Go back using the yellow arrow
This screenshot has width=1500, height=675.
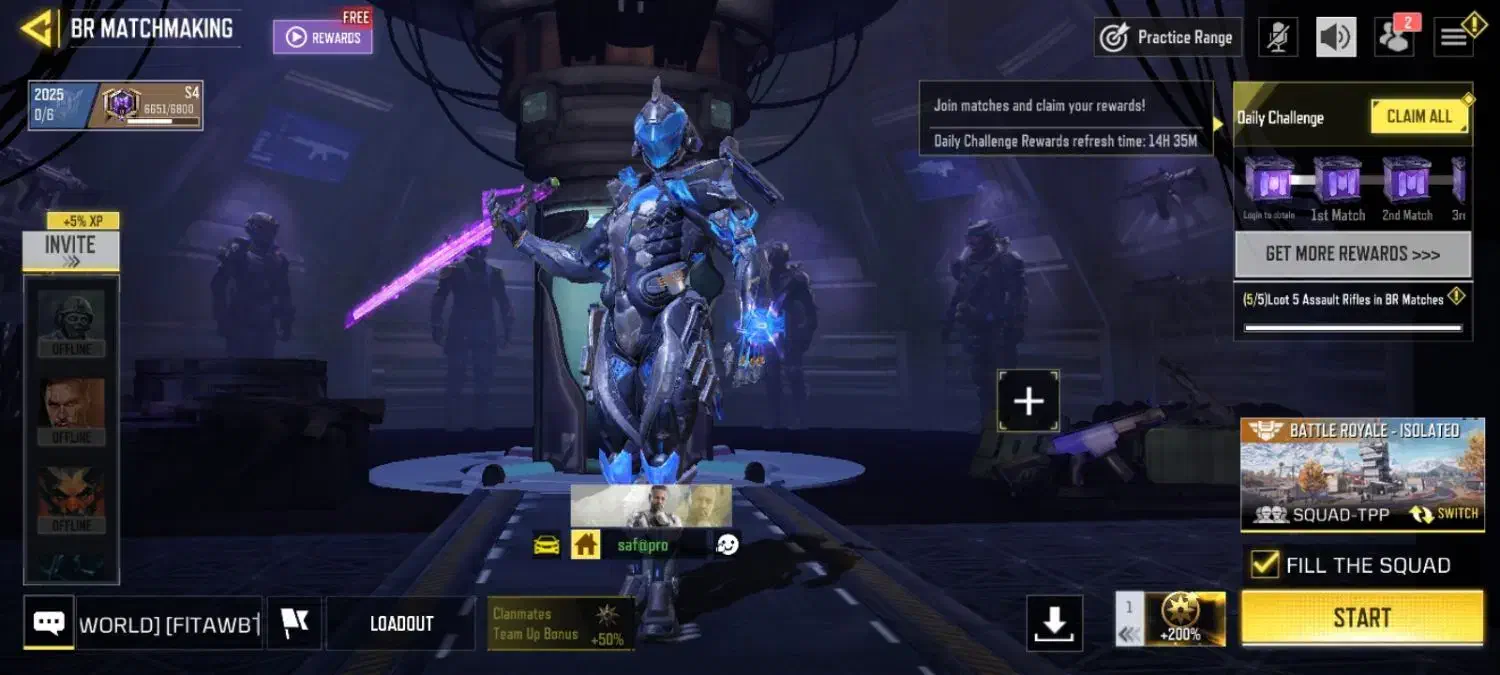pos(38,28)
